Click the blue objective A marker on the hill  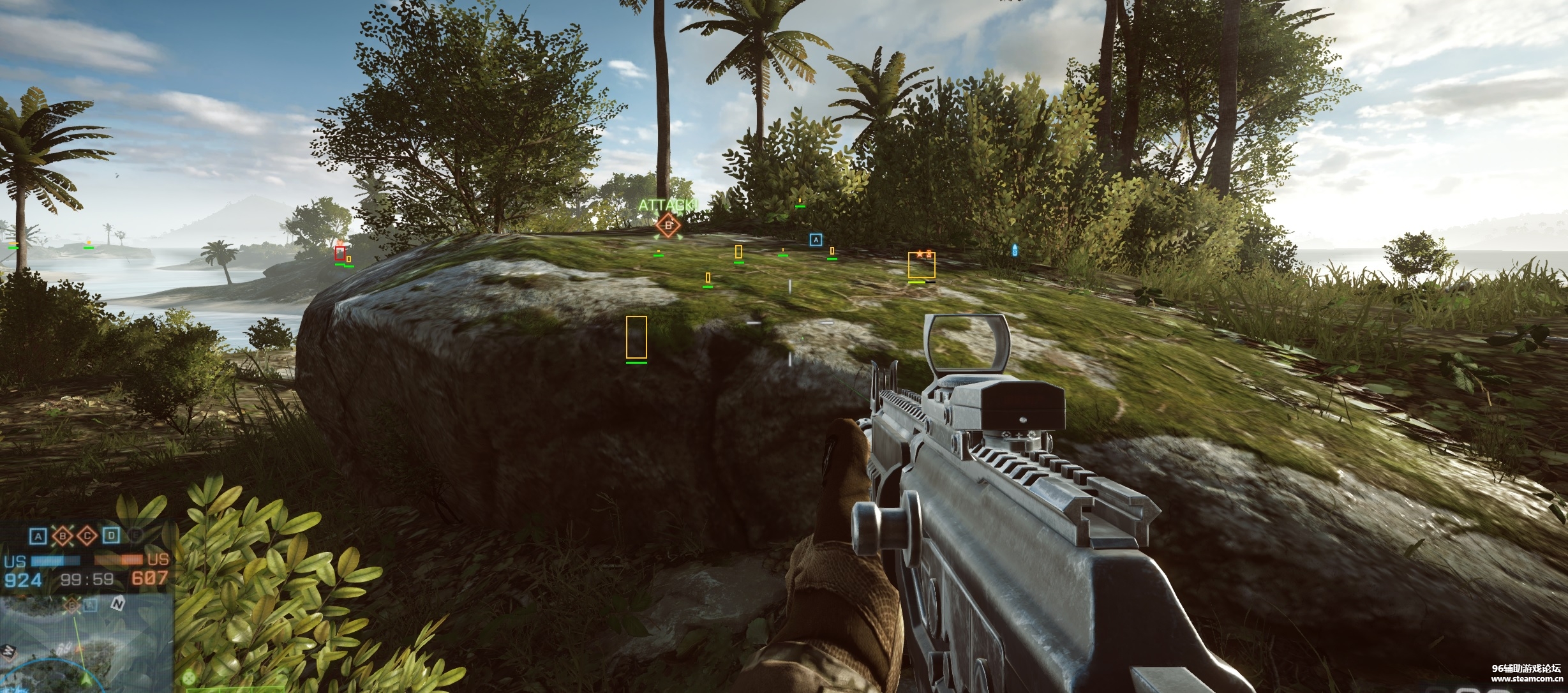point(815,239)
